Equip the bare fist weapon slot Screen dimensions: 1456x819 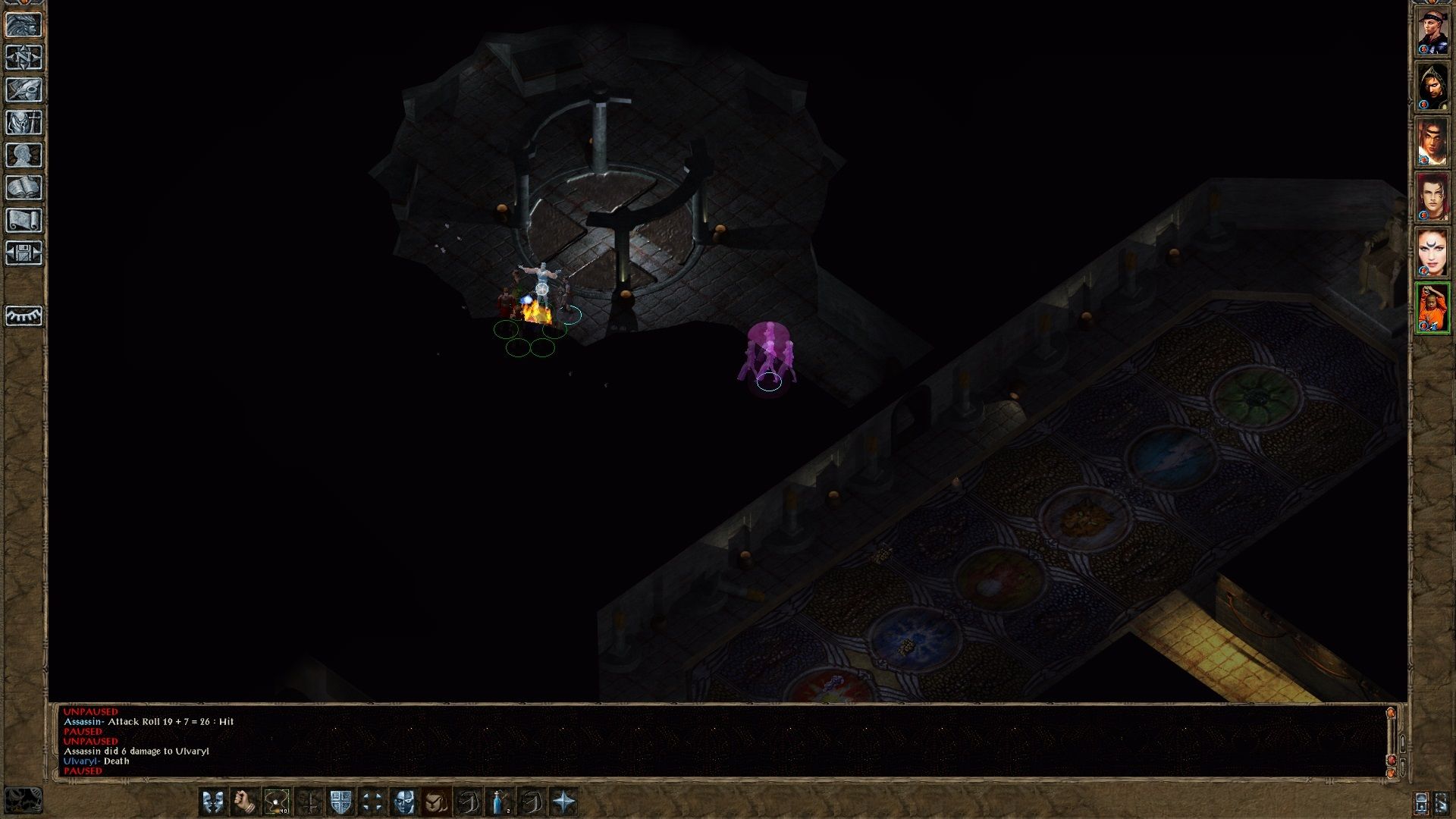(x=245, y=802)
